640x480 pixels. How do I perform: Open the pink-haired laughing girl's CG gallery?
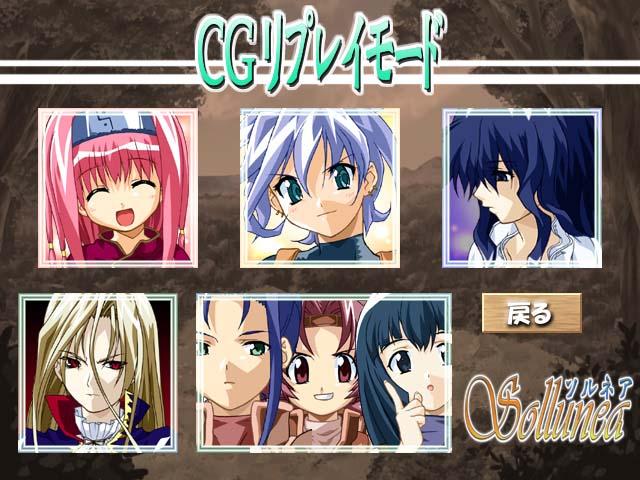118,188
